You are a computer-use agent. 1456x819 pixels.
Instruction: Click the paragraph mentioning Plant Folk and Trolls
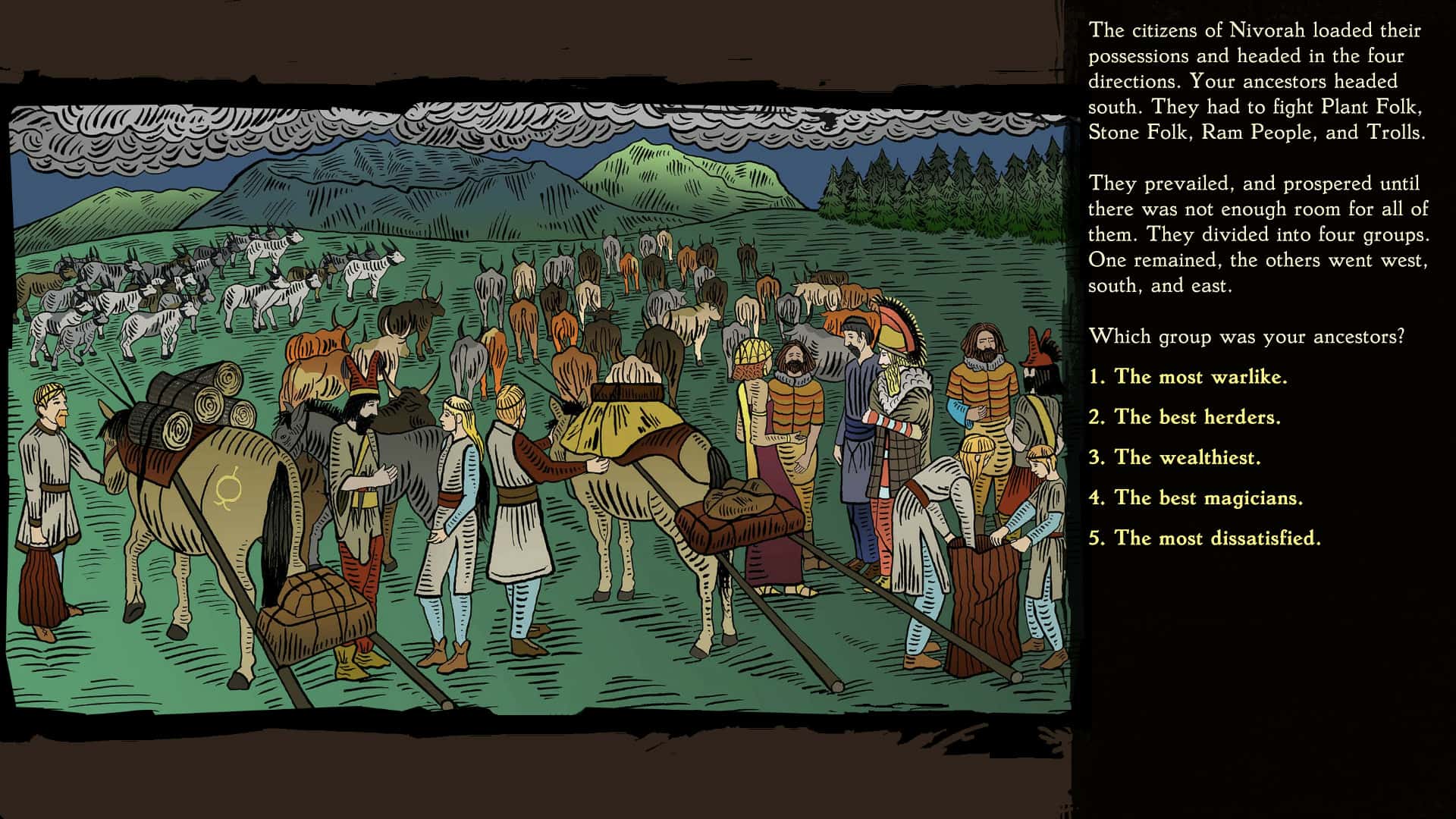[x=1259, y=83]
